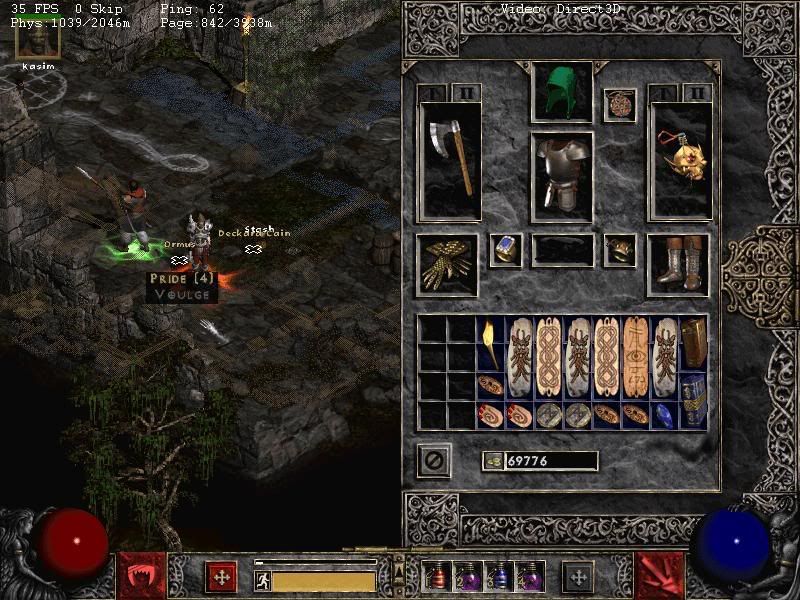Pick up the blue tome book
800x600 pixels.
click(694, 400)
